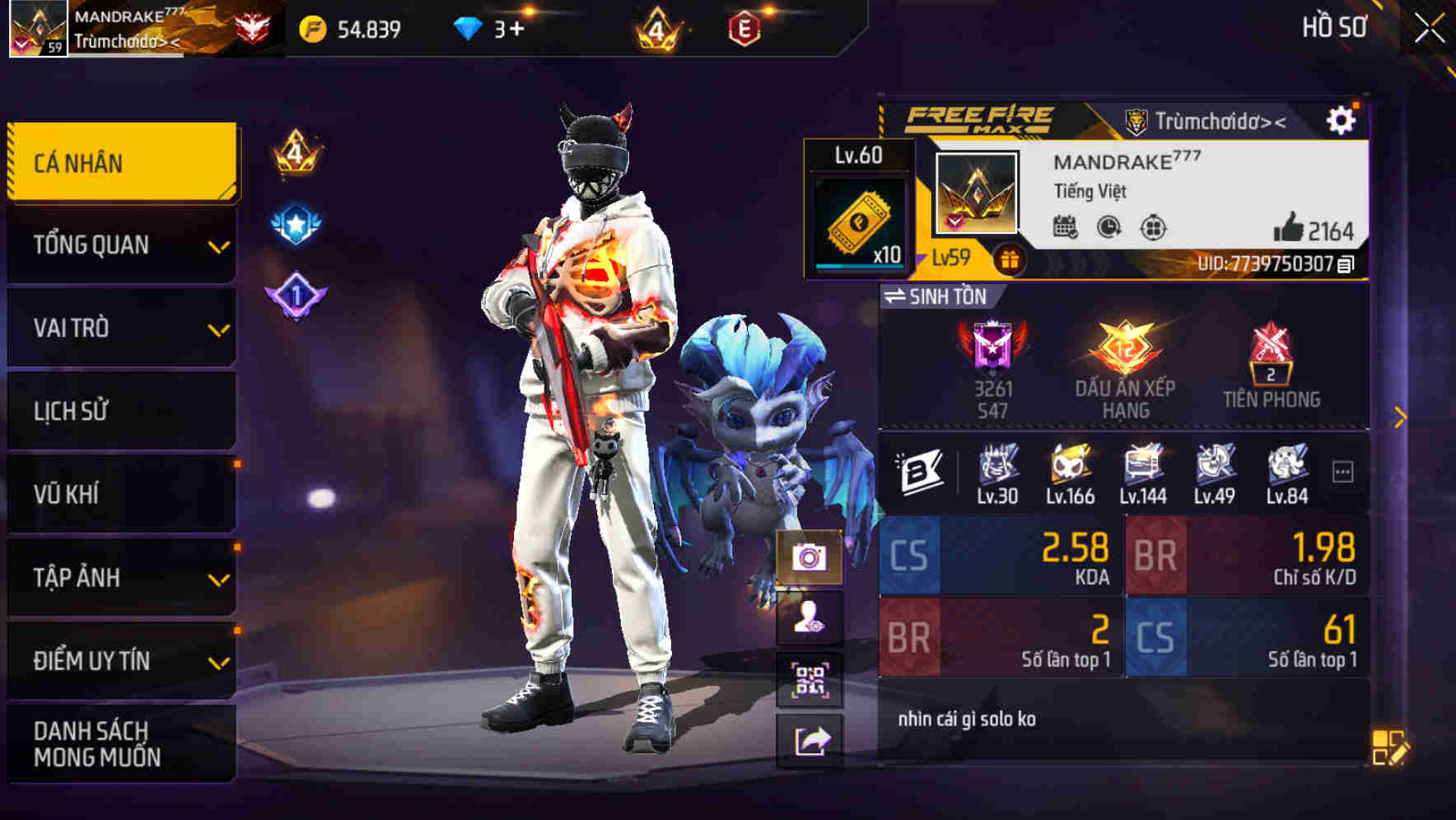Collapse the ĐIỂM UY TÍN section
The width and height of the screenshot is (1456, 820).
pyautogui.click(x=120, y=659)
